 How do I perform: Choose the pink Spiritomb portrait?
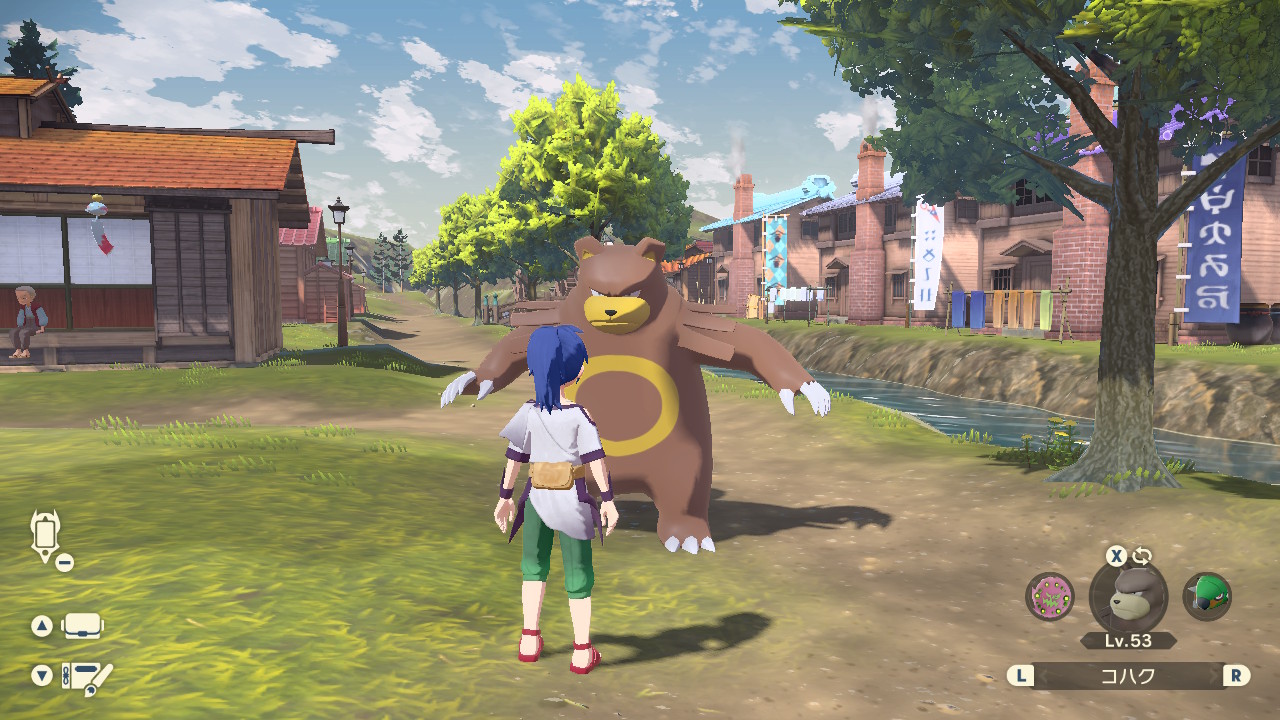1050,596
